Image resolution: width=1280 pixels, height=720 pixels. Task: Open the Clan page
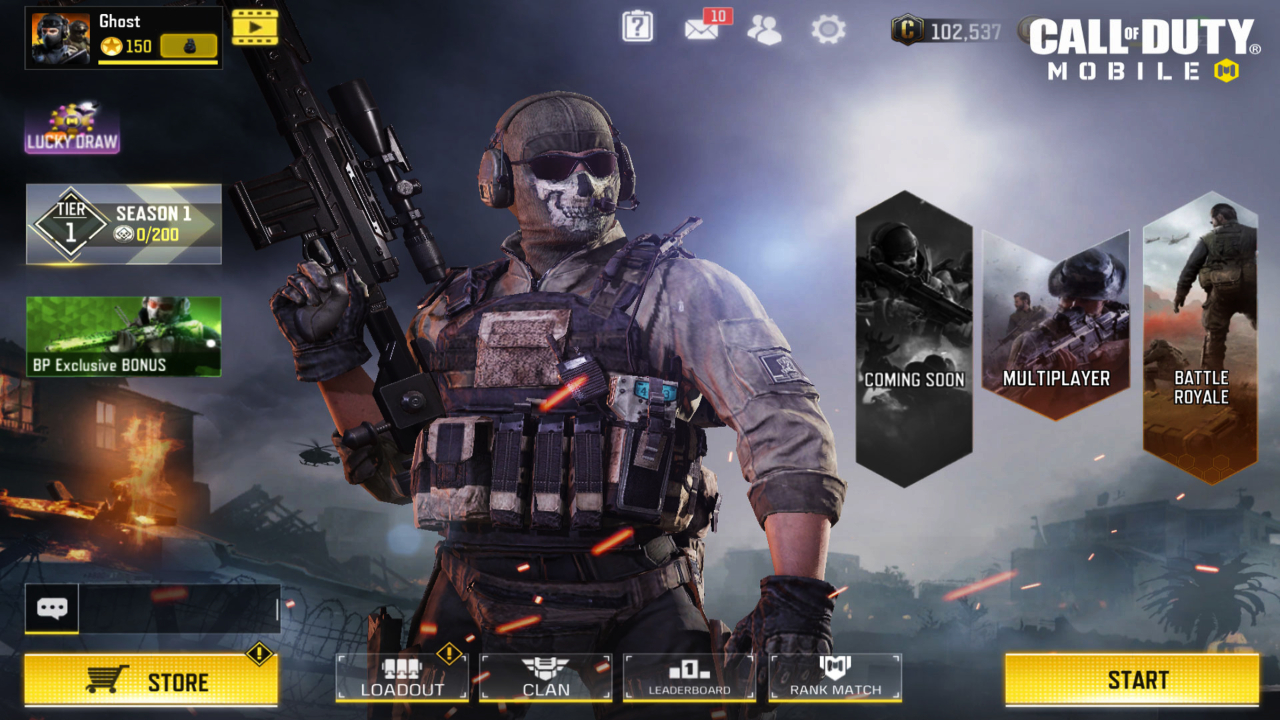pos(546,678)
